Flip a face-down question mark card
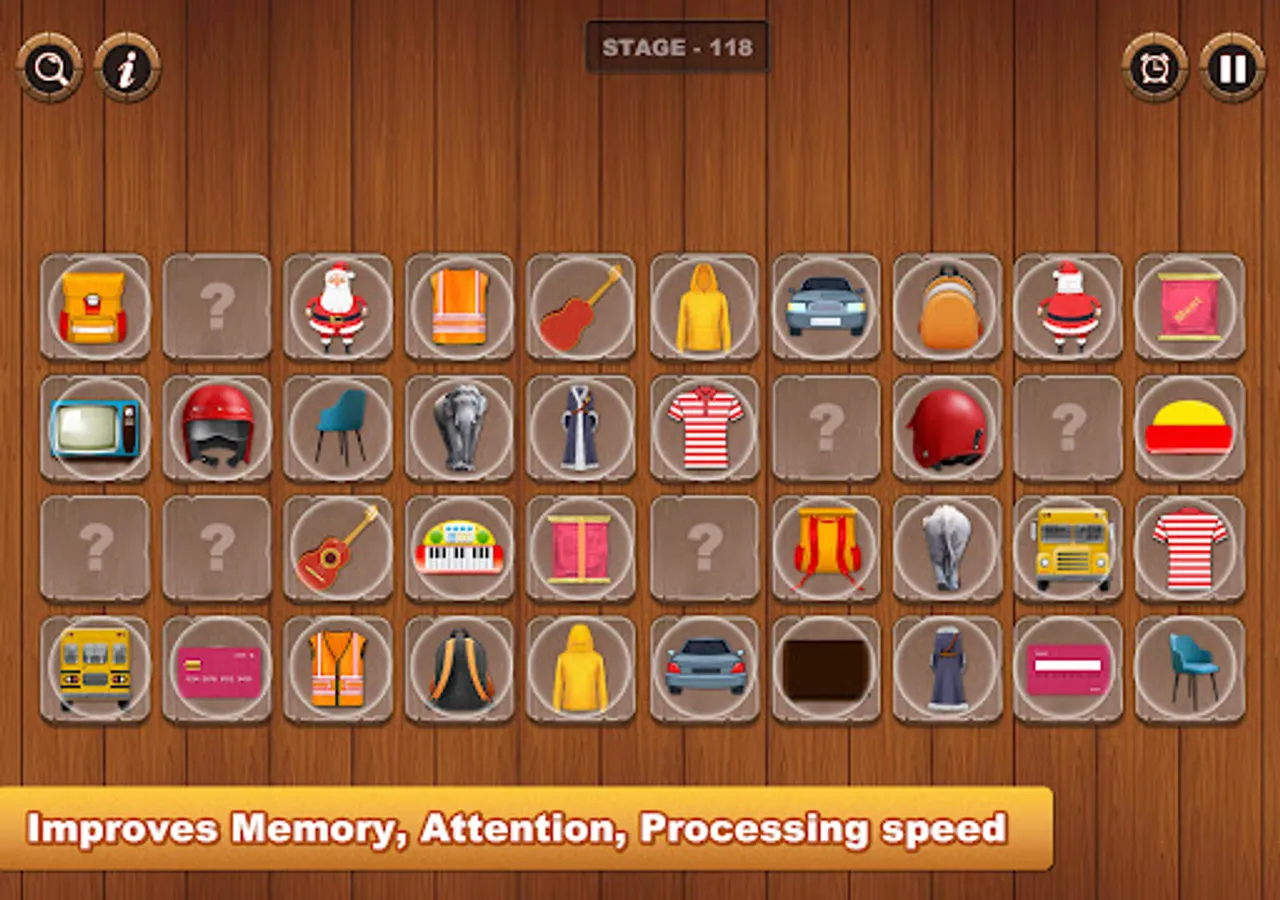Screen dimensions: 1280x900 [217, 306]
